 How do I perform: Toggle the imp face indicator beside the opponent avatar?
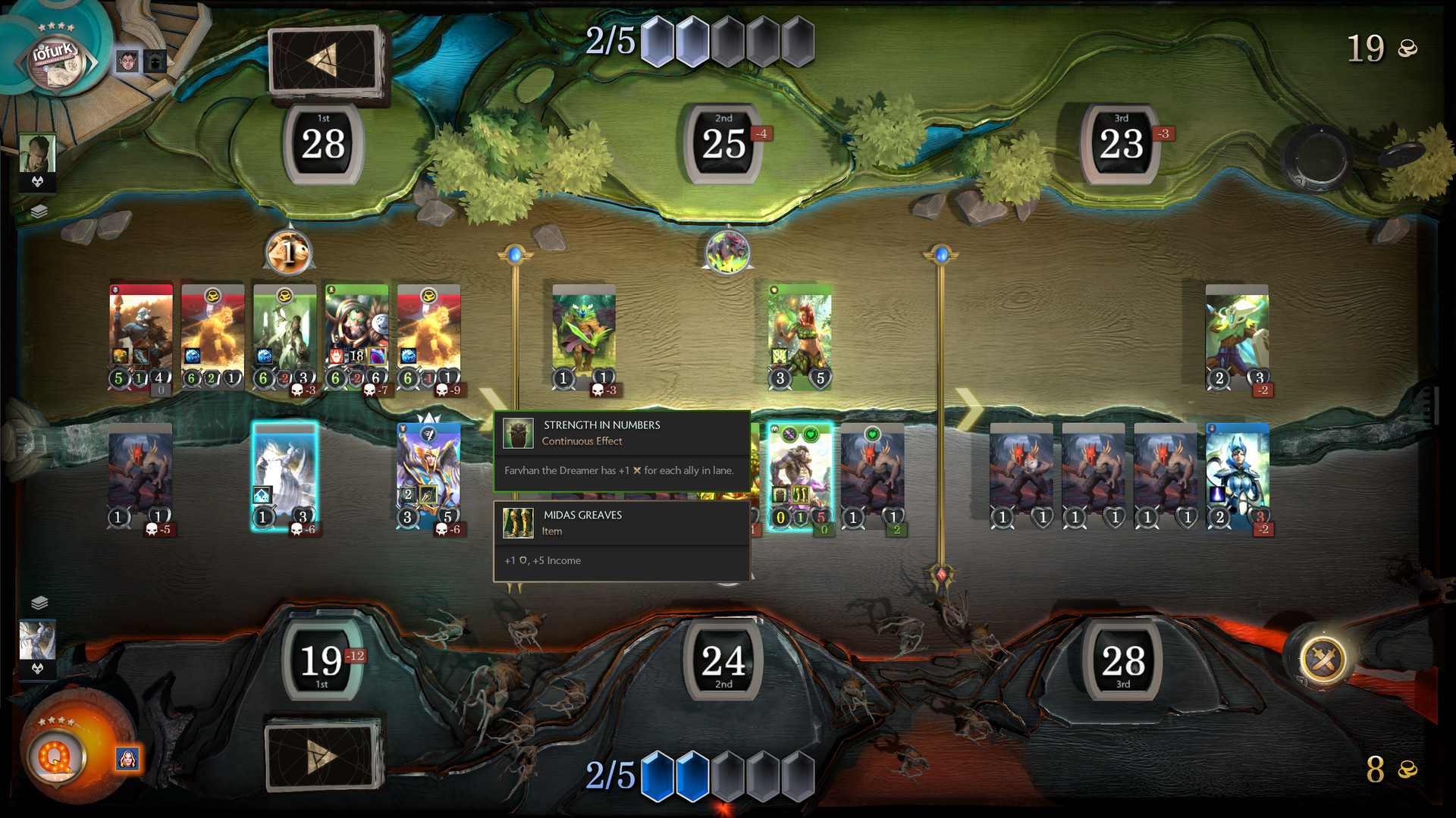click(127, 60)
